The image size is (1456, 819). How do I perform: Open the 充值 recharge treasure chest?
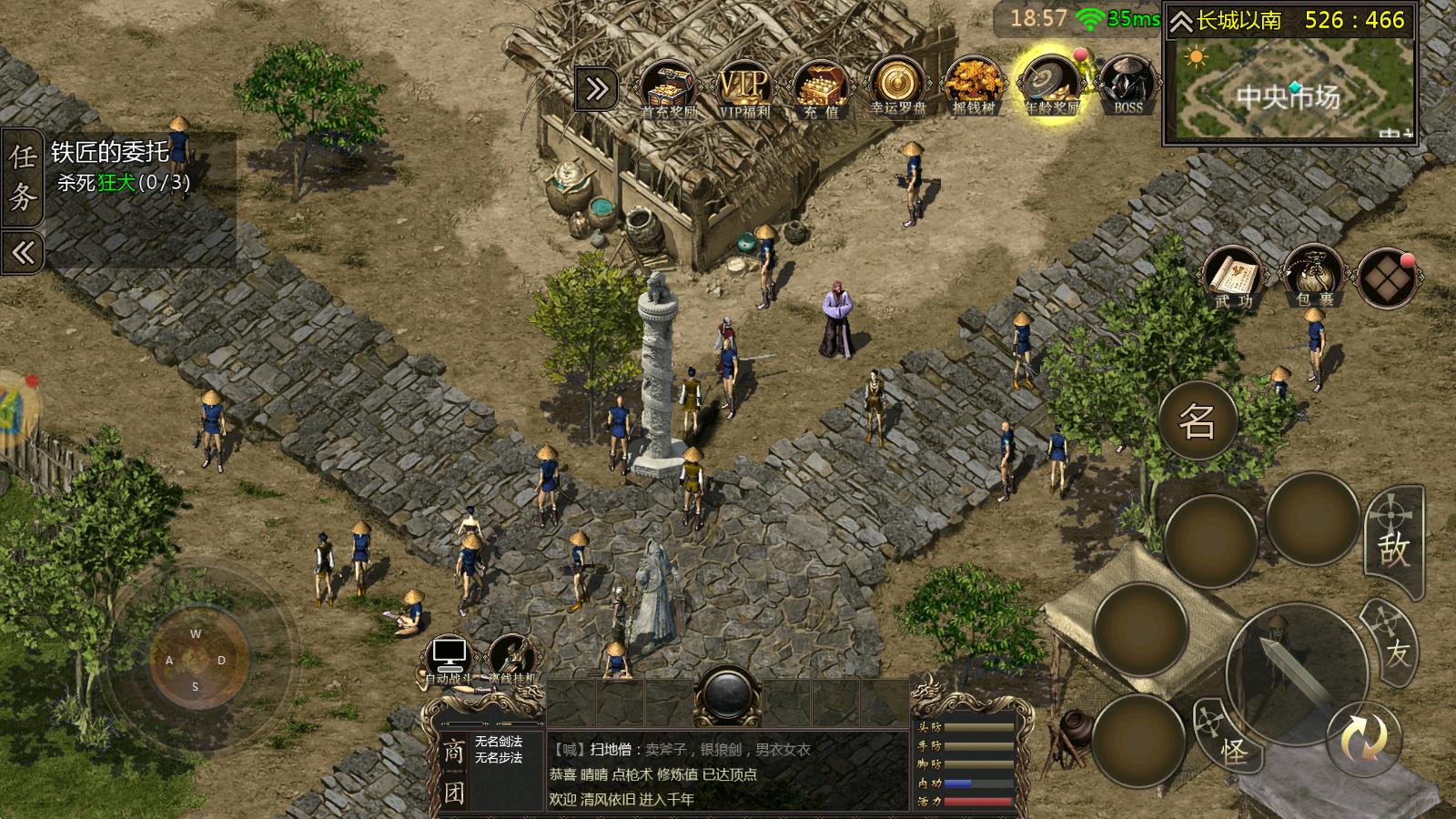(x=821, y=87)
